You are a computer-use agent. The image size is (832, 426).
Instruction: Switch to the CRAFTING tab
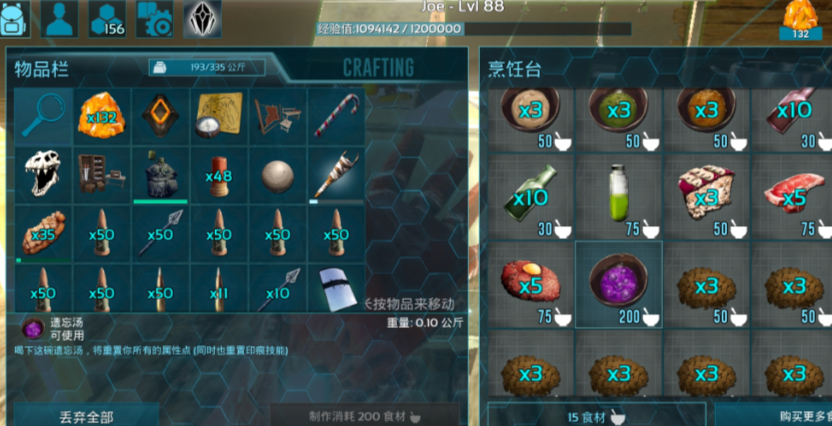tap(378, 68)
